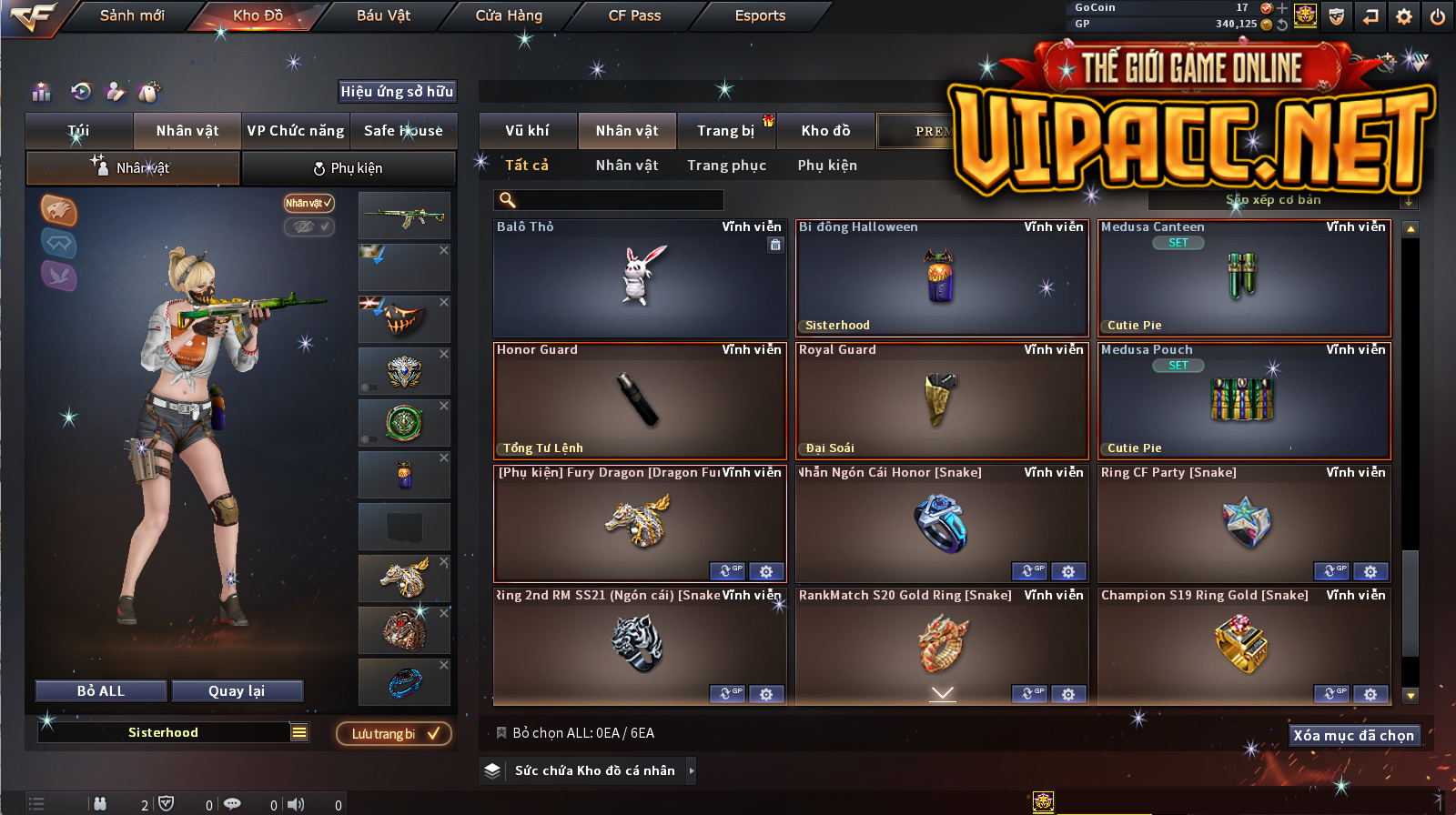
Task: Open the Cửa Hàng shop
Action: pyautogui.click(x=509, y=15)
